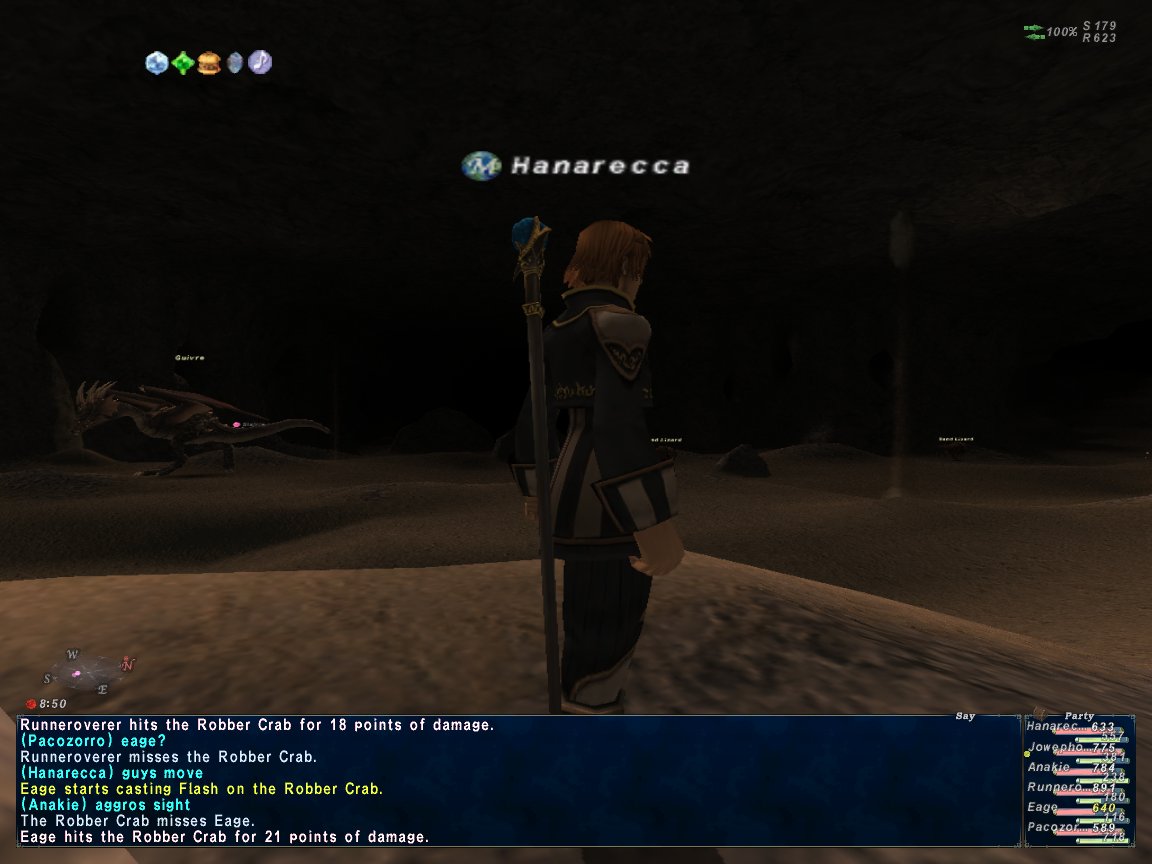Click the grey leaf-shaped buff icon
The image size is (1152, 864).
click(234, 63)
